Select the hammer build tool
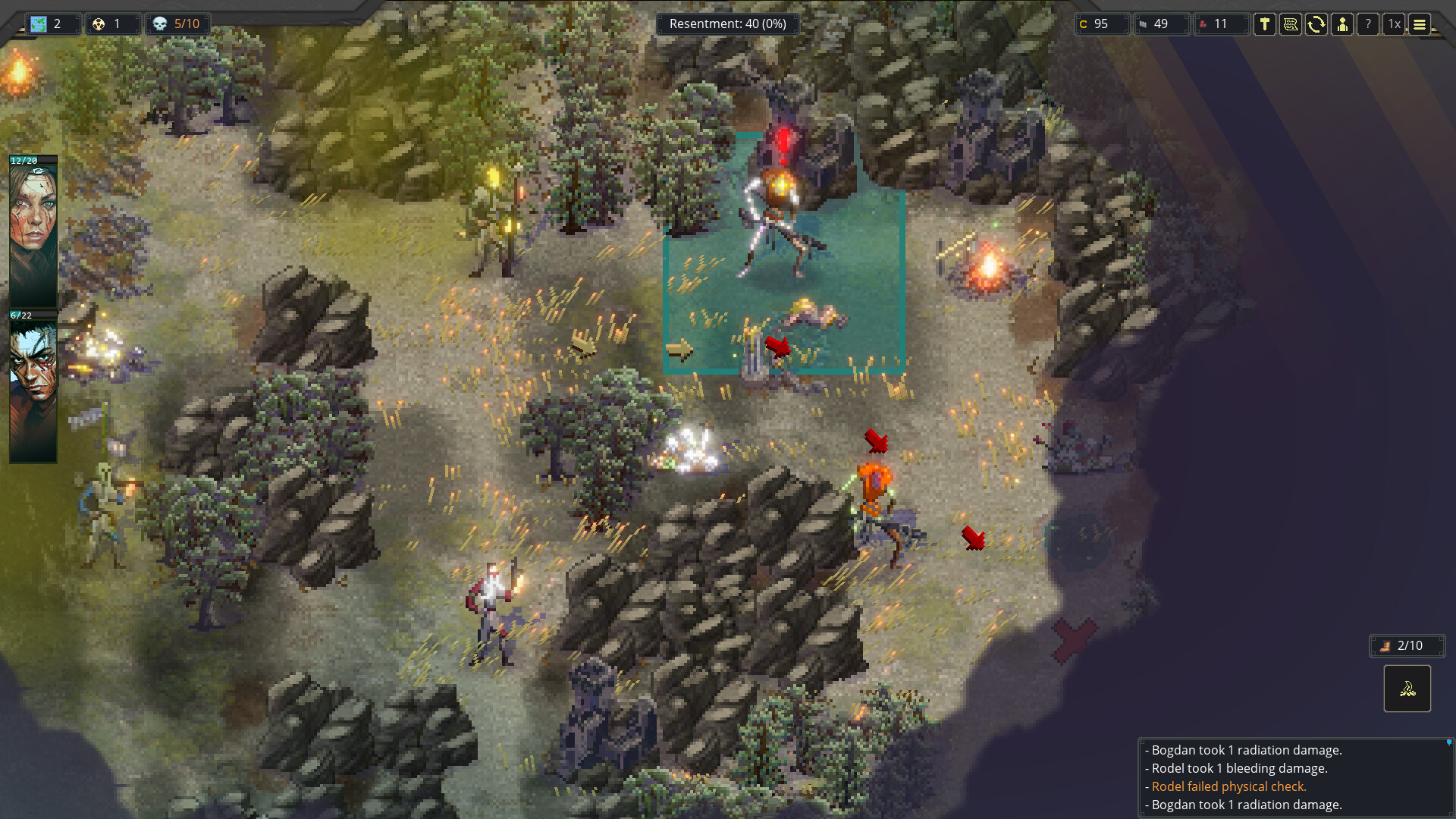 [1265, 24]
